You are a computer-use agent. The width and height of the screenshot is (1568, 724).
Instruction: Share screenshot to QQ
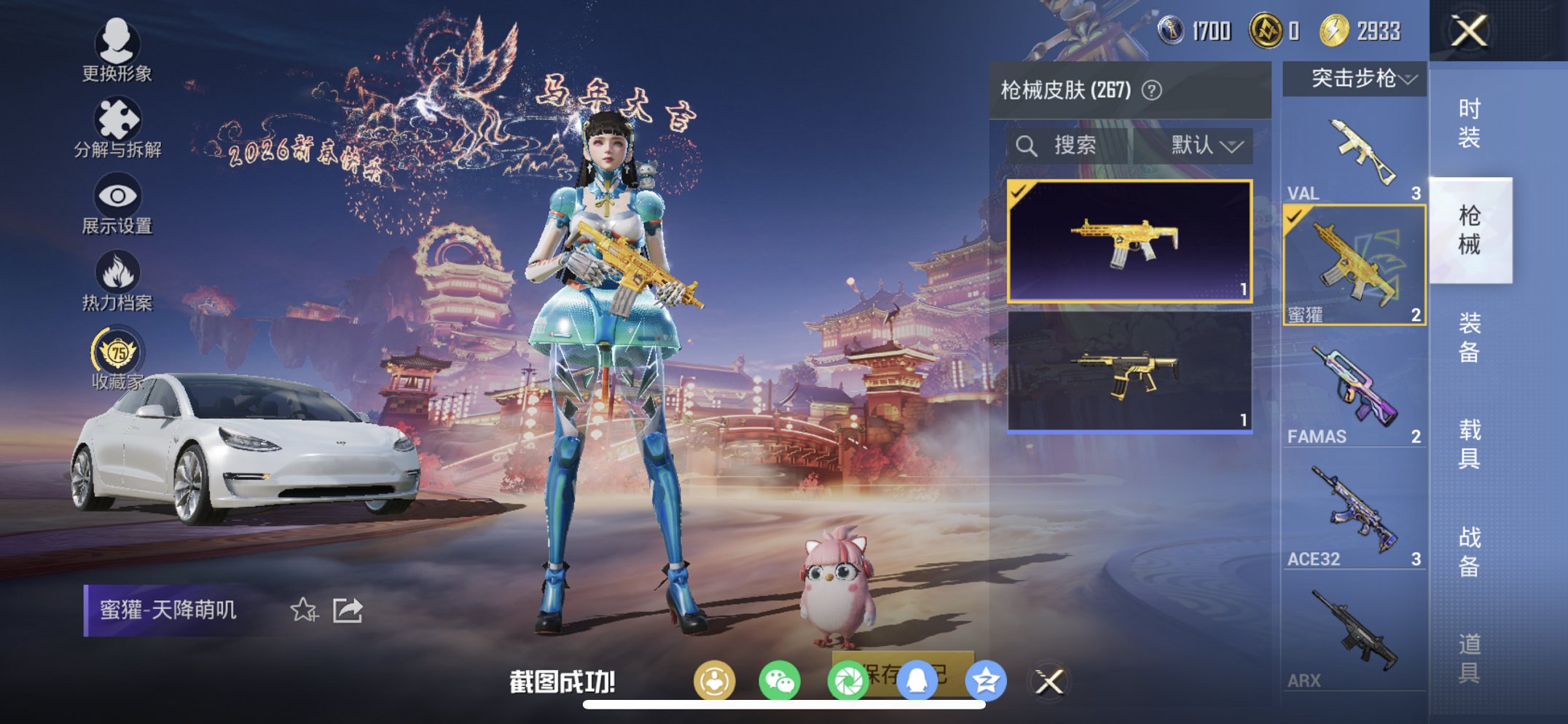pos(917,680)
